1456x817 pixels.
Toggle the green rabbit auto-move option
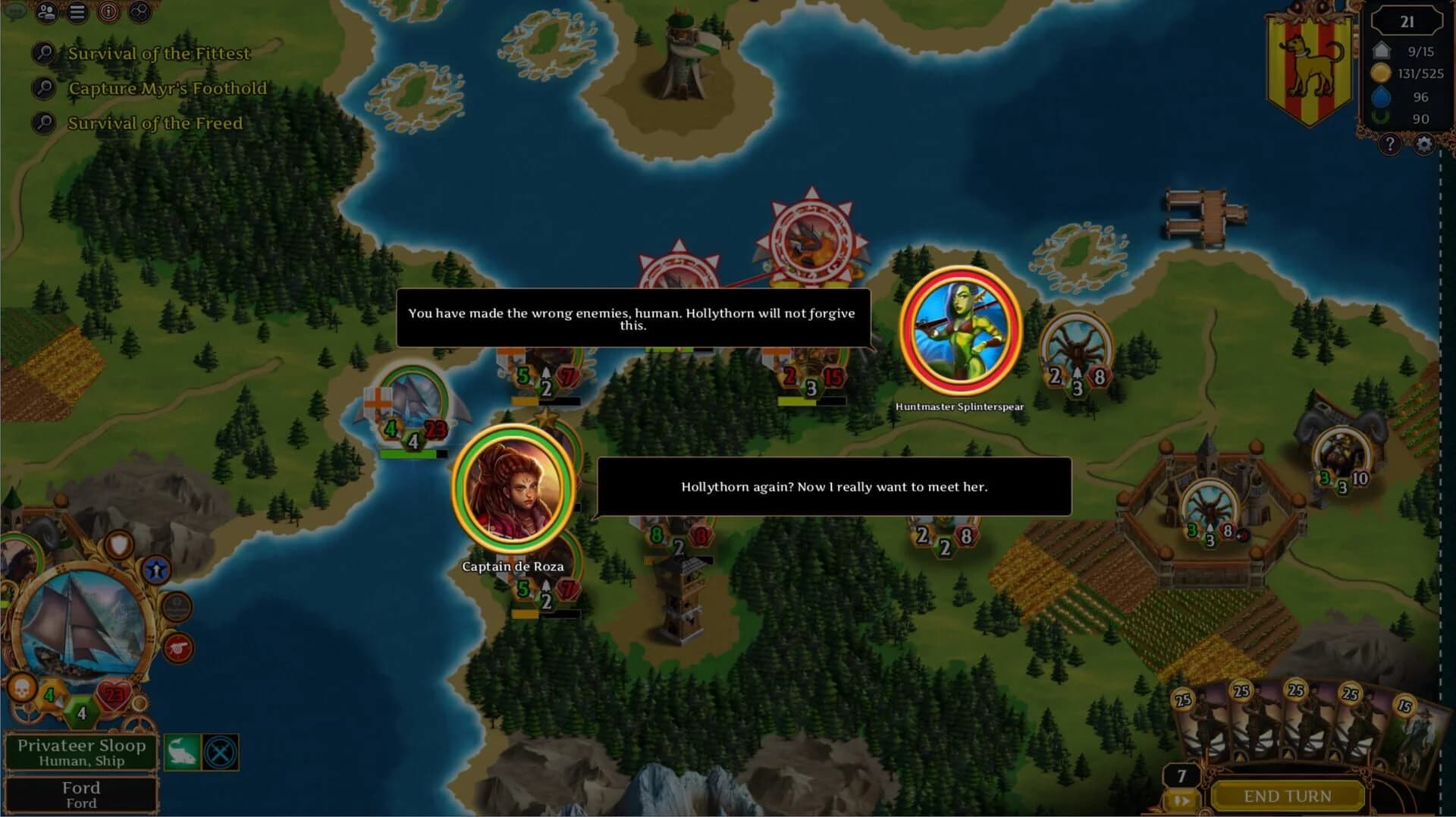pyautogui.click(x=182, y=752)
